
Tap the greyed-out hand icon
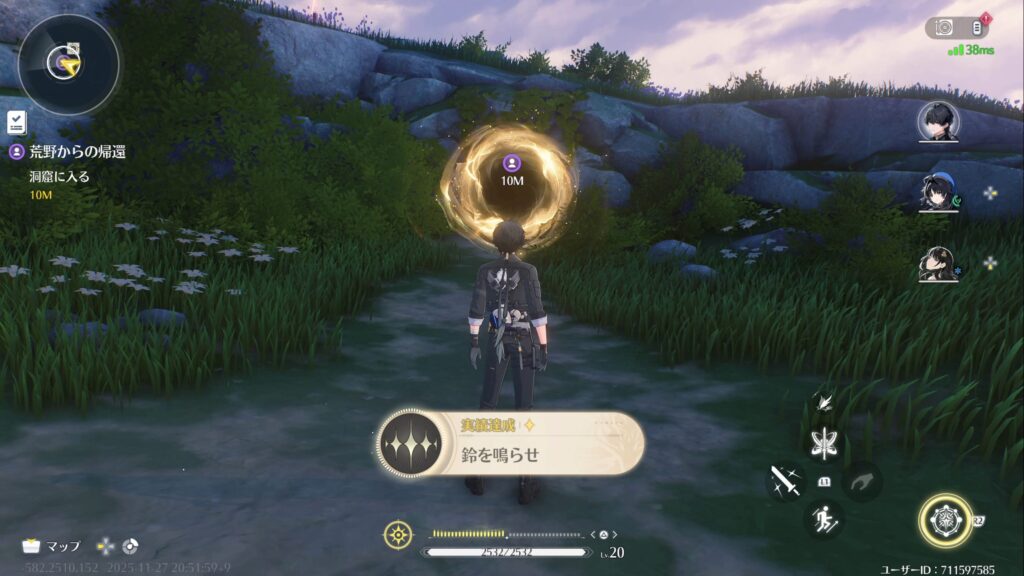tap(863, 481)
